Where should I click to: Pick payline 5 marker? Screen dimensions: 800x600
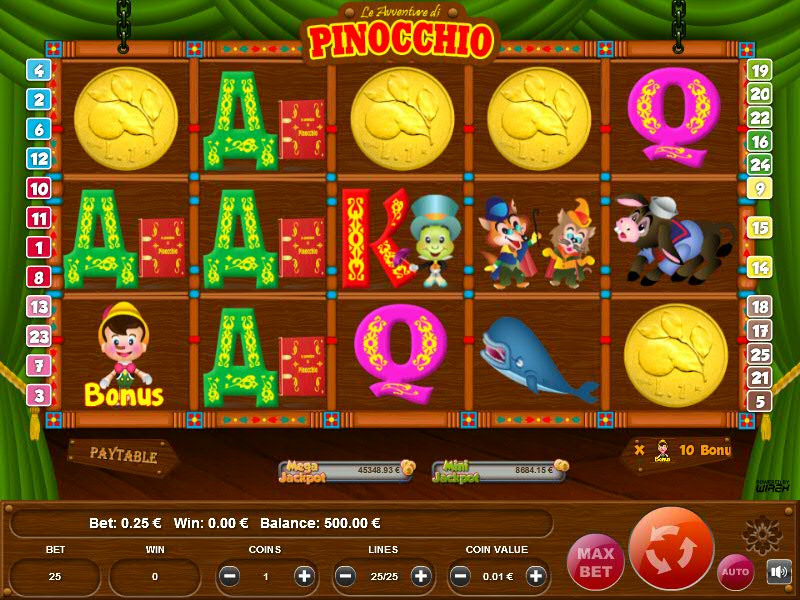click(x=760, y=401)
